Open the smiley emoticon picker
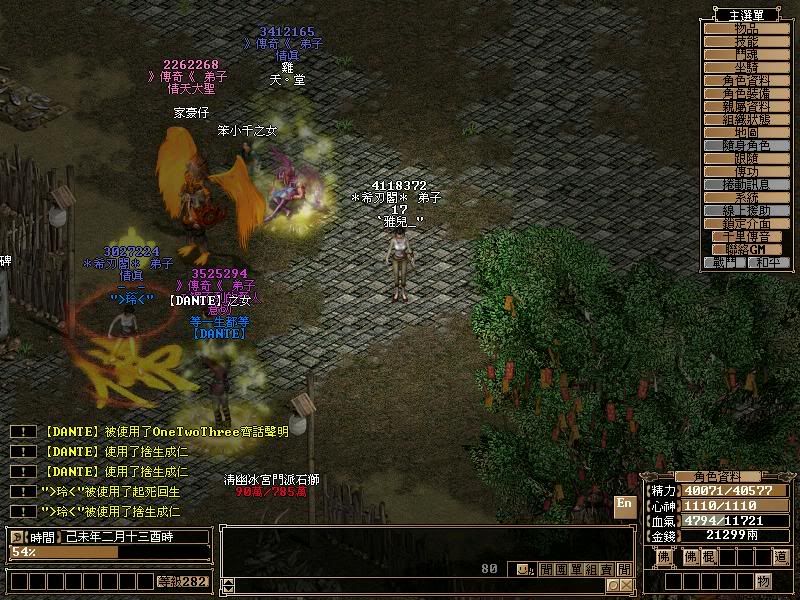This screenshot has width=800, height=600. tap(524, 569)
